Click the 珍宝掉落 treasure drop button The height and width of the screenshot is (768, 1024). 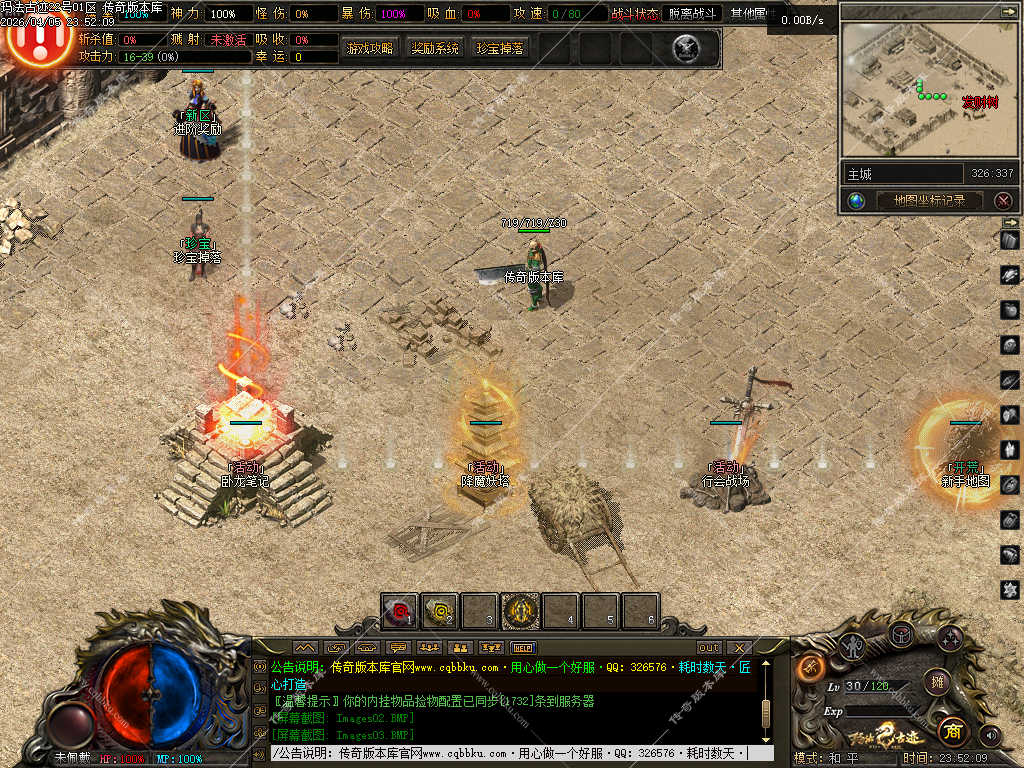pos(501,48)
